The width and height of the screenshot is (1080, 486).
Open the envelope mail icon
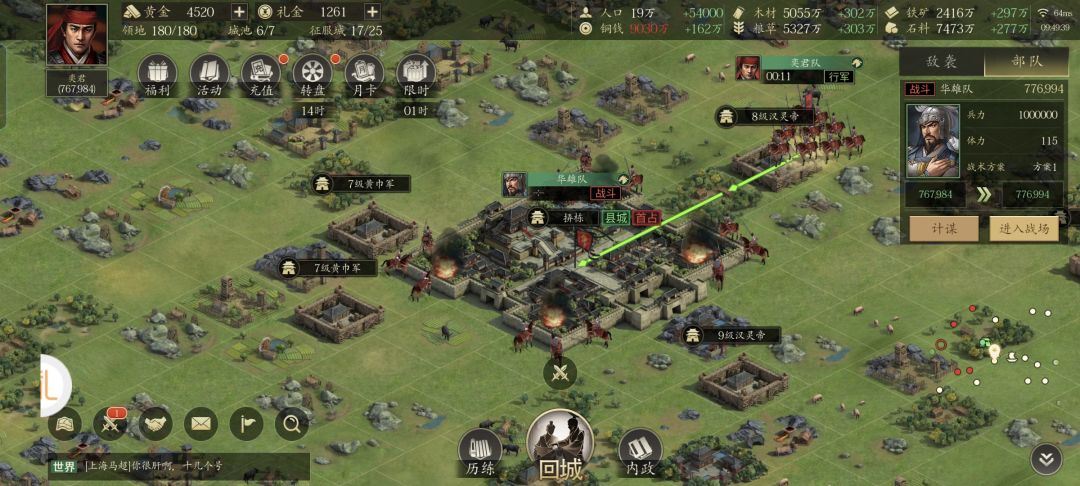coord(201,425)
